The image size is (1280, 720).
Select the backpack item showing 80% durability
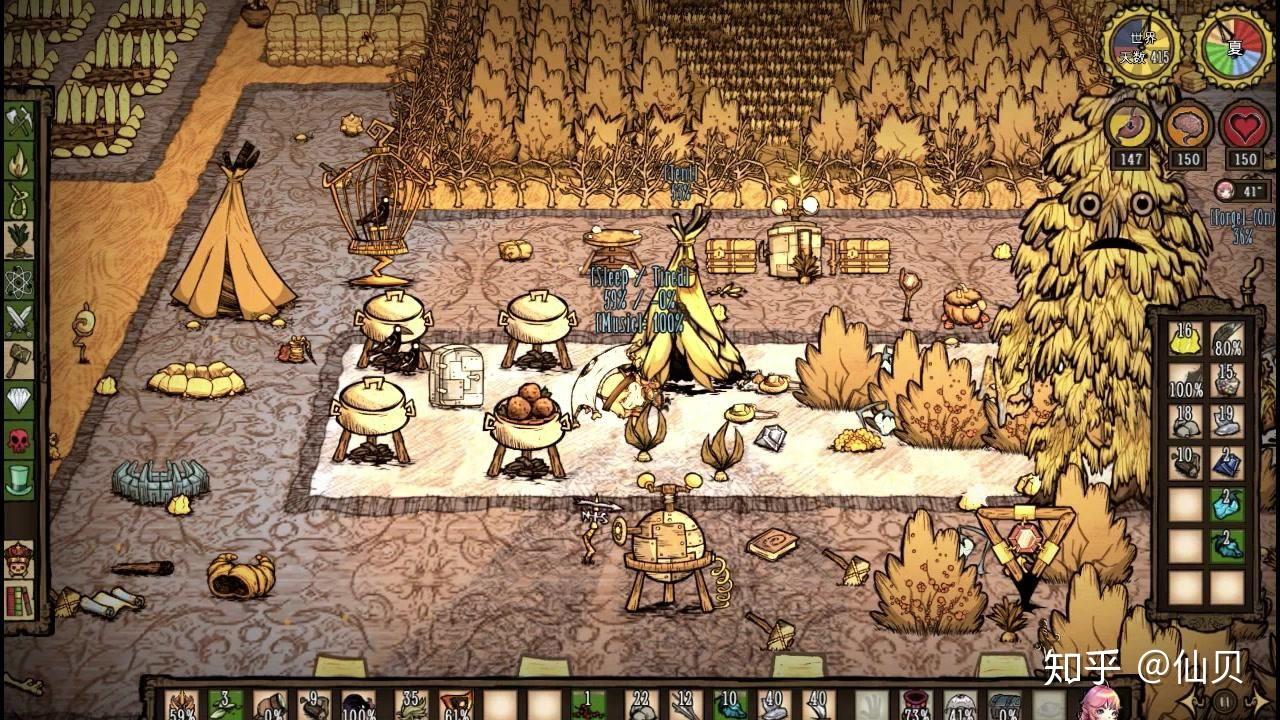click(1227, 339)
